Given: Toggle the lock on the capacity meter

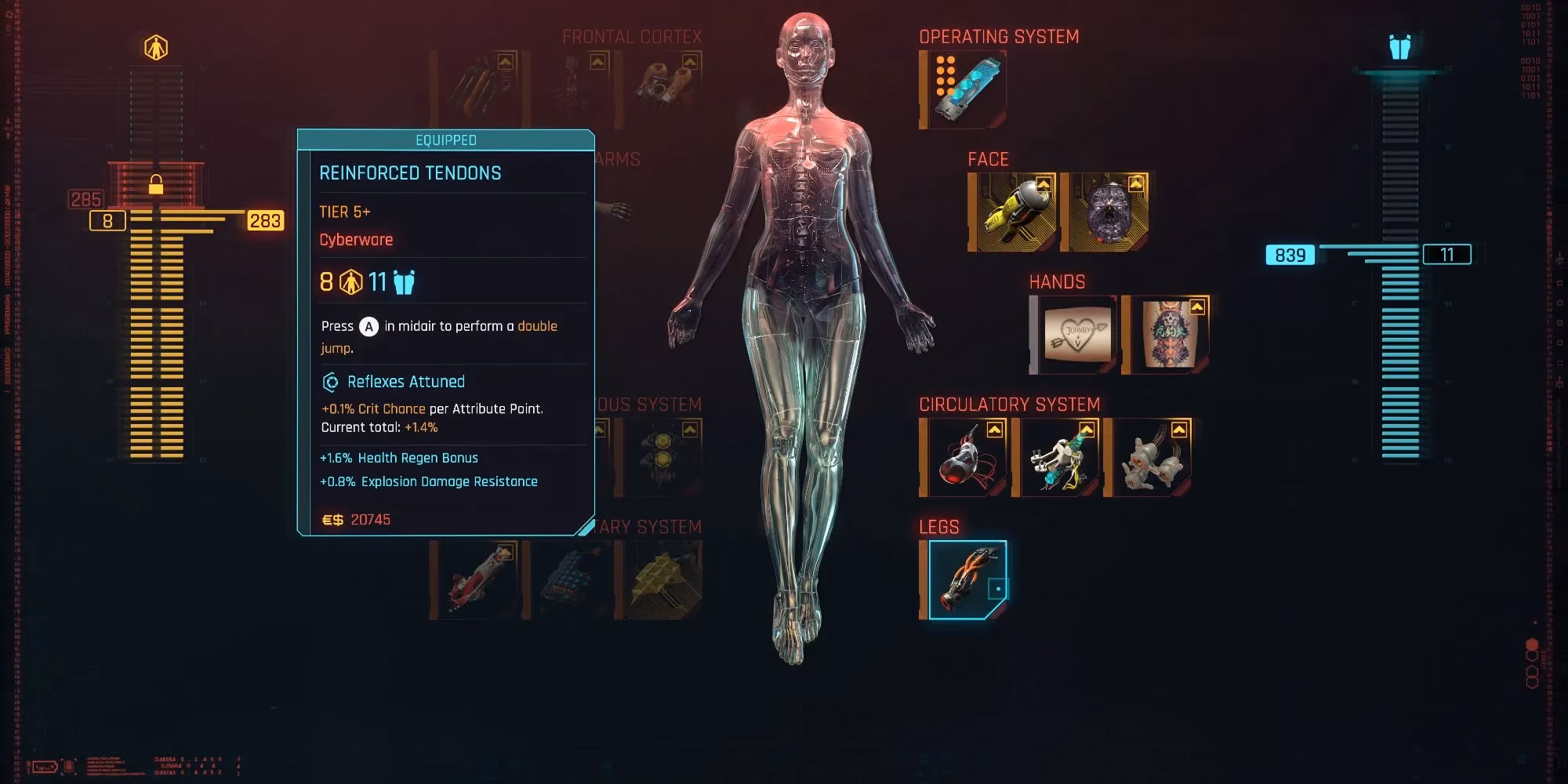Looking at the screenshot, I should tap(158, 183).
